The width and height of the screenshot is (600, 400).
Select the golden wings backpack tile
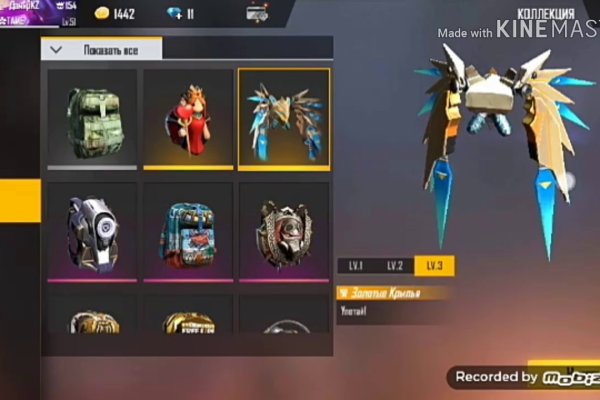[x=284, y=118]
